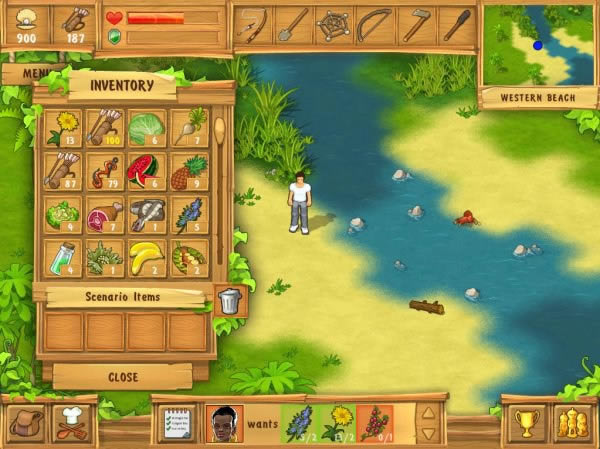Screen dimensions: 600x449
Task: Select the axe tool
Action: (x=416, y=24)
